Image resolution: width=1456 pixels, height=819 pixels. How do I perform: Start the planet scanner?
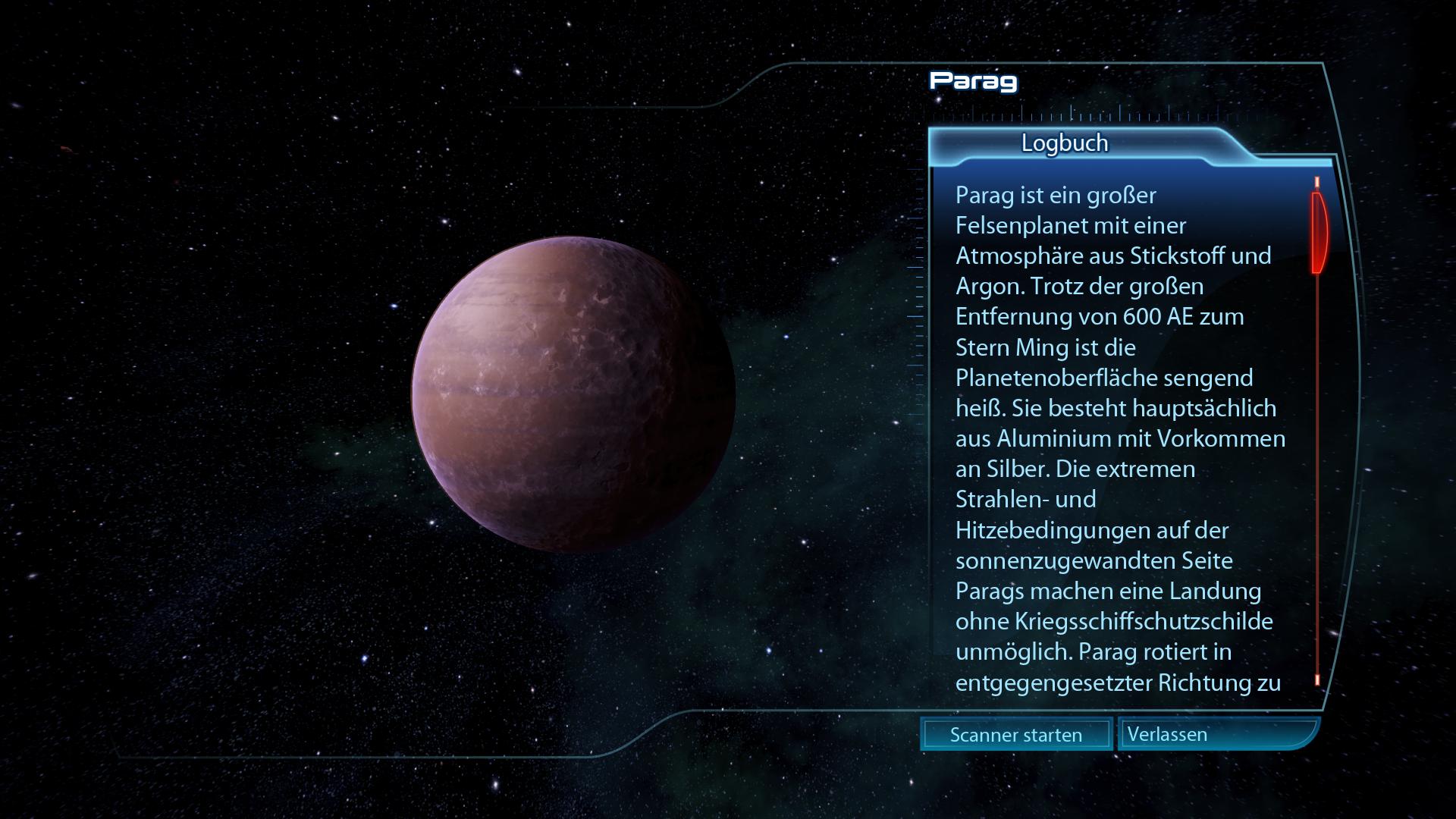1015,734
